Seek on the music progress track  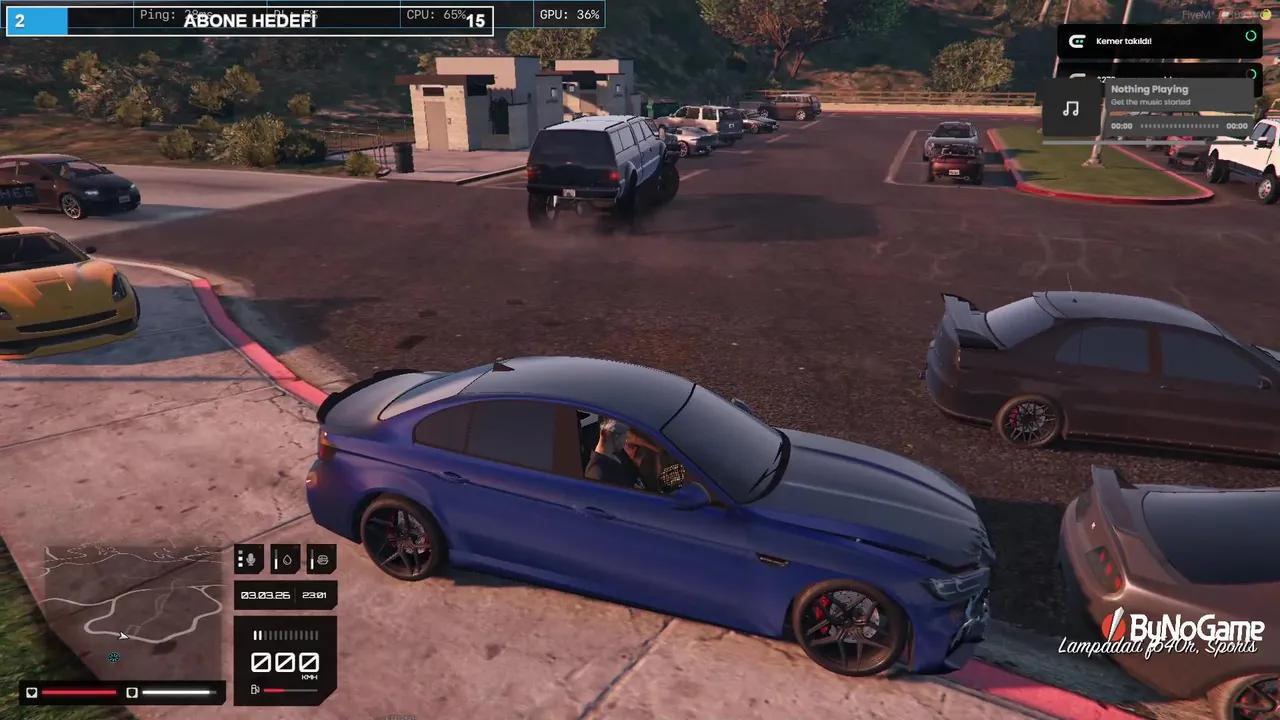click(x=1180, y=127)
